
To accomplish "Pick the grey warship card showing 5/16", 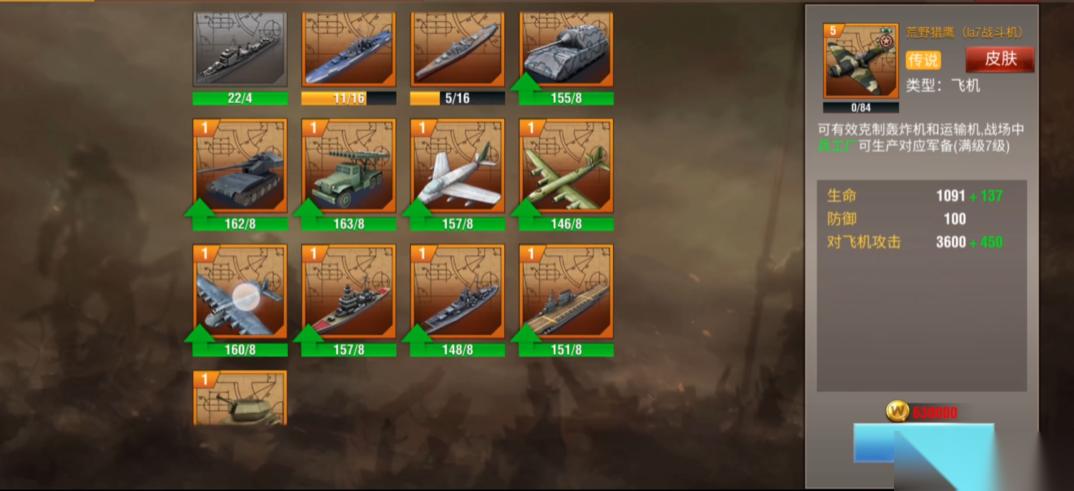I will [457, 49].
